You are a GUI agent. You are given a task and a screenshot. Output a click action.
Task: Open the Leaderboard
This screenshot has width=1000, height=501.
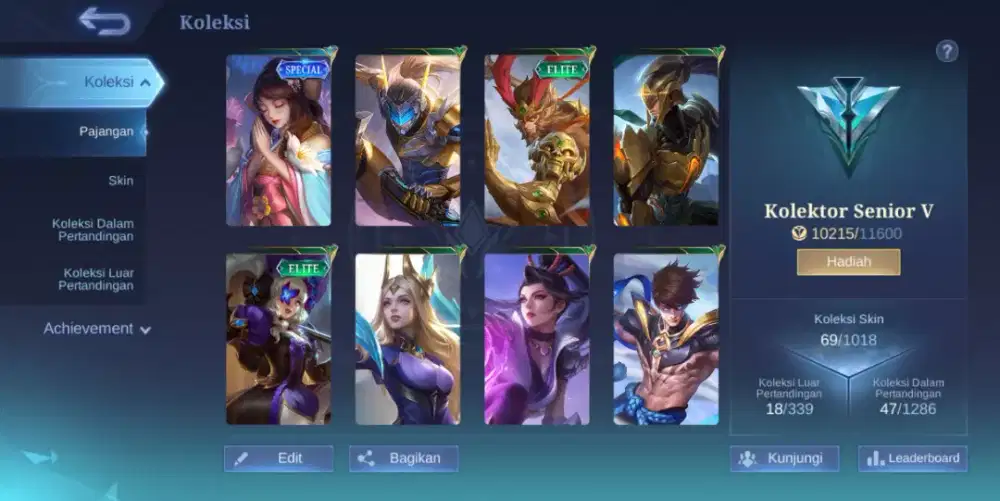tap(912, 458)
